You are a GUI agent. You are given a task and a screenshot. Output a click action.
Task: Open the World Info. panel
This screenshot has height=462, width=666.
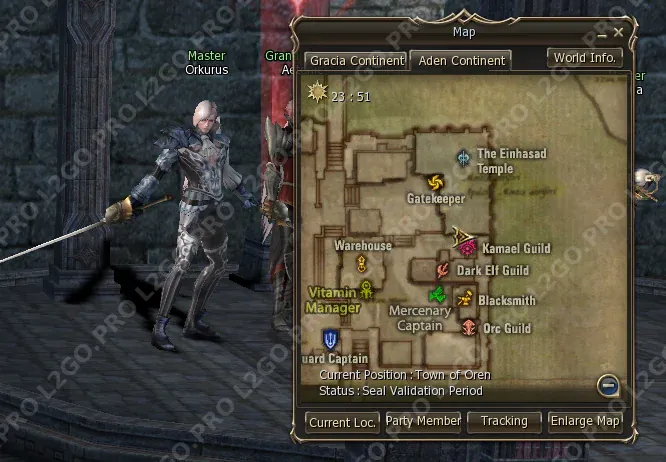click(586, 58)
